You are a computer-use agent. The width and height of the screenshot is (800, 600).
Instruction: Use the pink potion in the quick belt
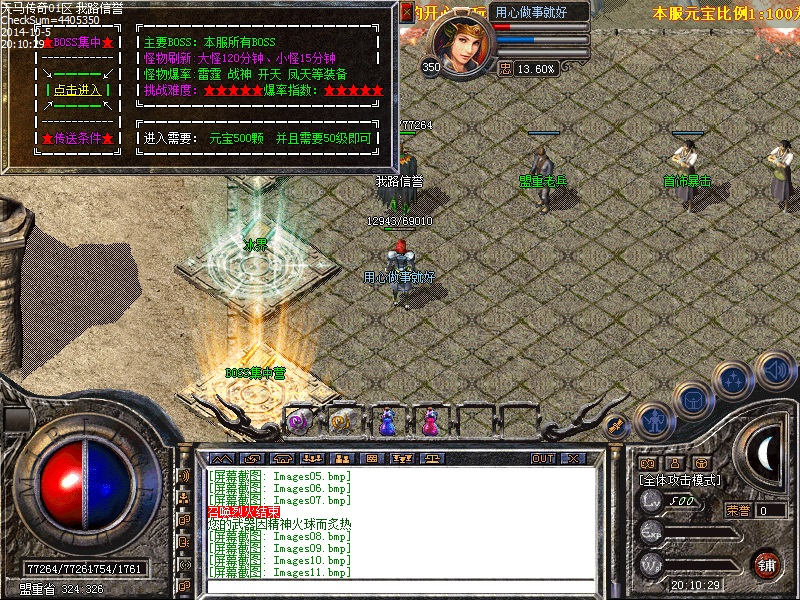[430, 423]
